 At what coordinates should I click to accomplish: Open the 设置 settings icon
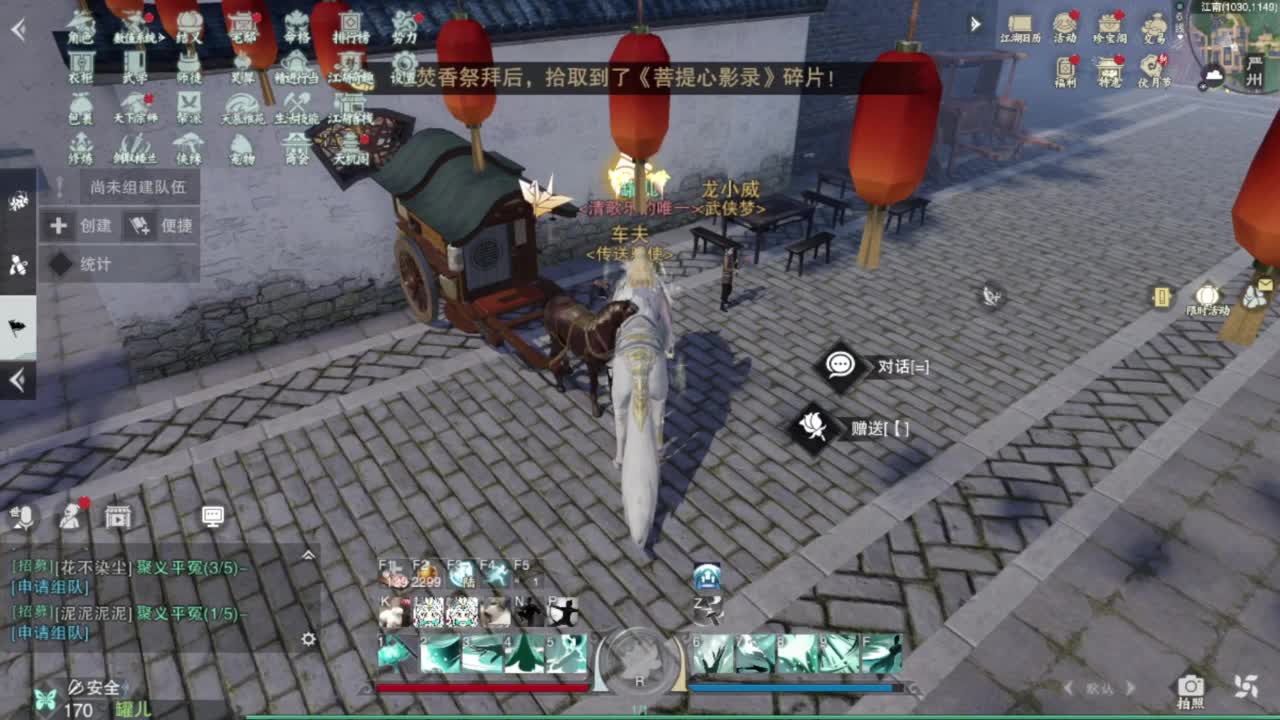click(x=404, y=62)
